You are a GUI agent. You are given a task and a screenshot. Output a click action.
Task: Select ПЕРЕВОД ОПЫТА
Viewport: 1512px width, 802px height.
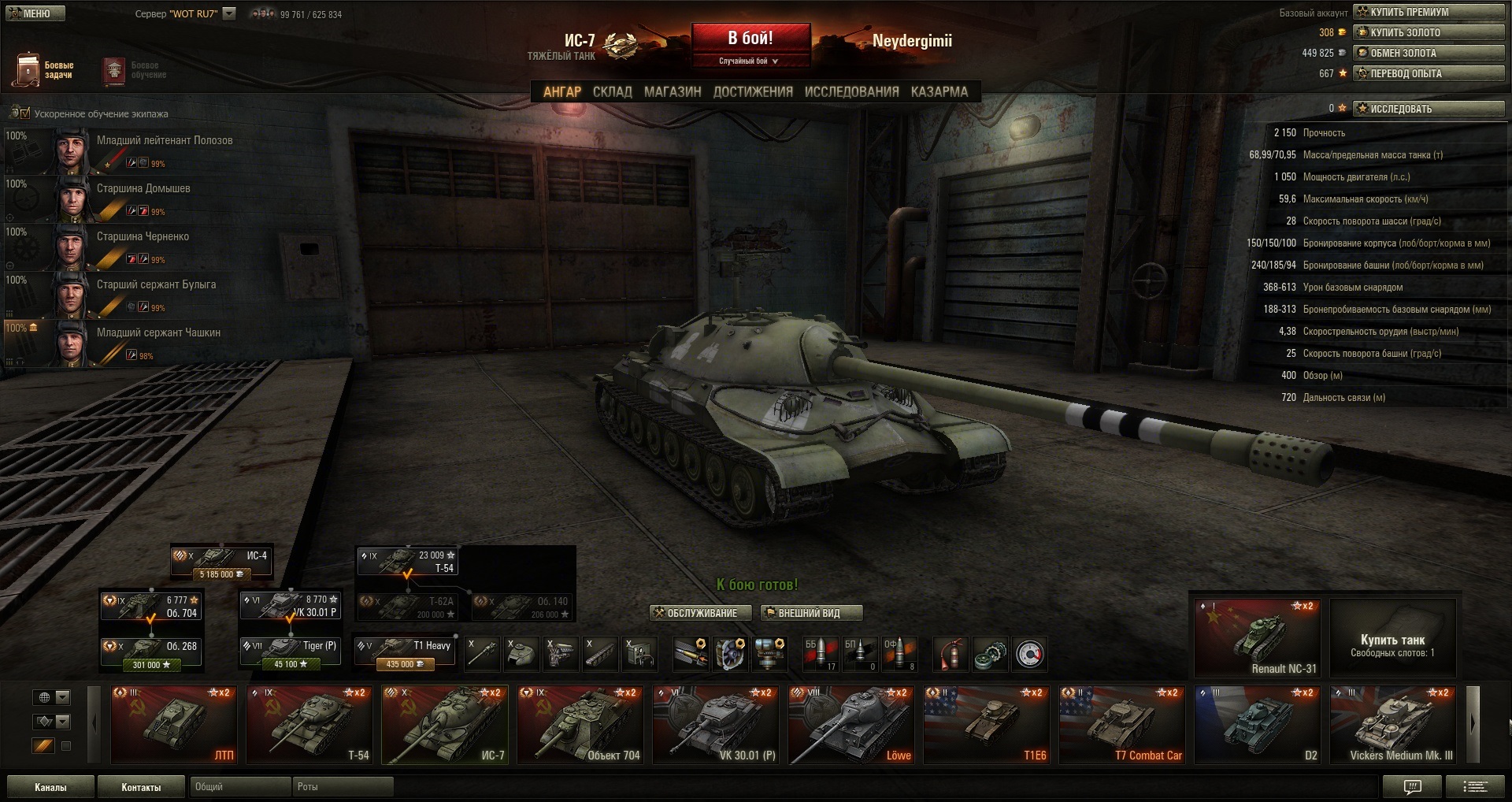point(1429,73)
